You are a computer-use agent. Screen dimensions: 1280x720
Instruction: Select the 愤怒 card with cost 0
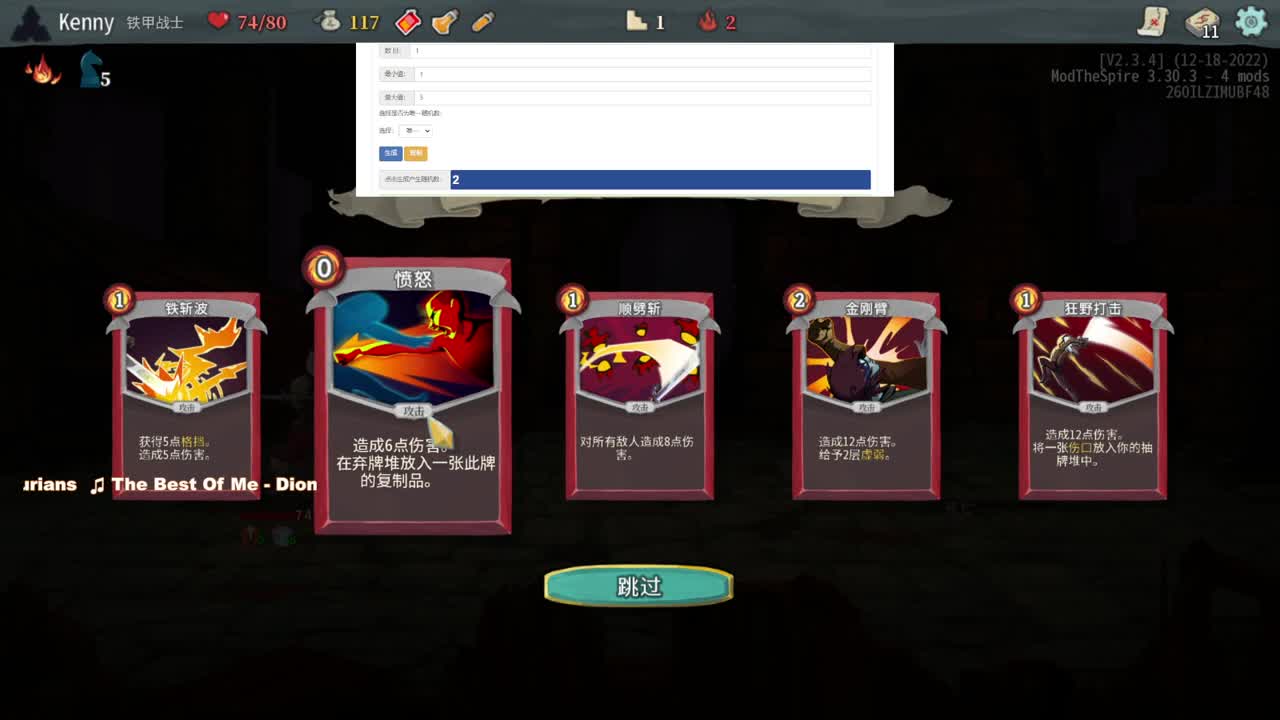411,395
